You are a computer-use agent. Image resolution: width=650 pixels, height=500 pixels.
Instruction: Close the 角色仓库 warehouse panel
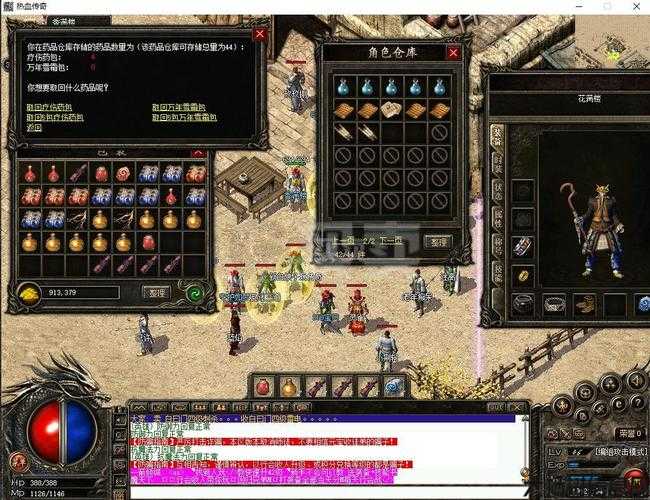pos(453,53)
